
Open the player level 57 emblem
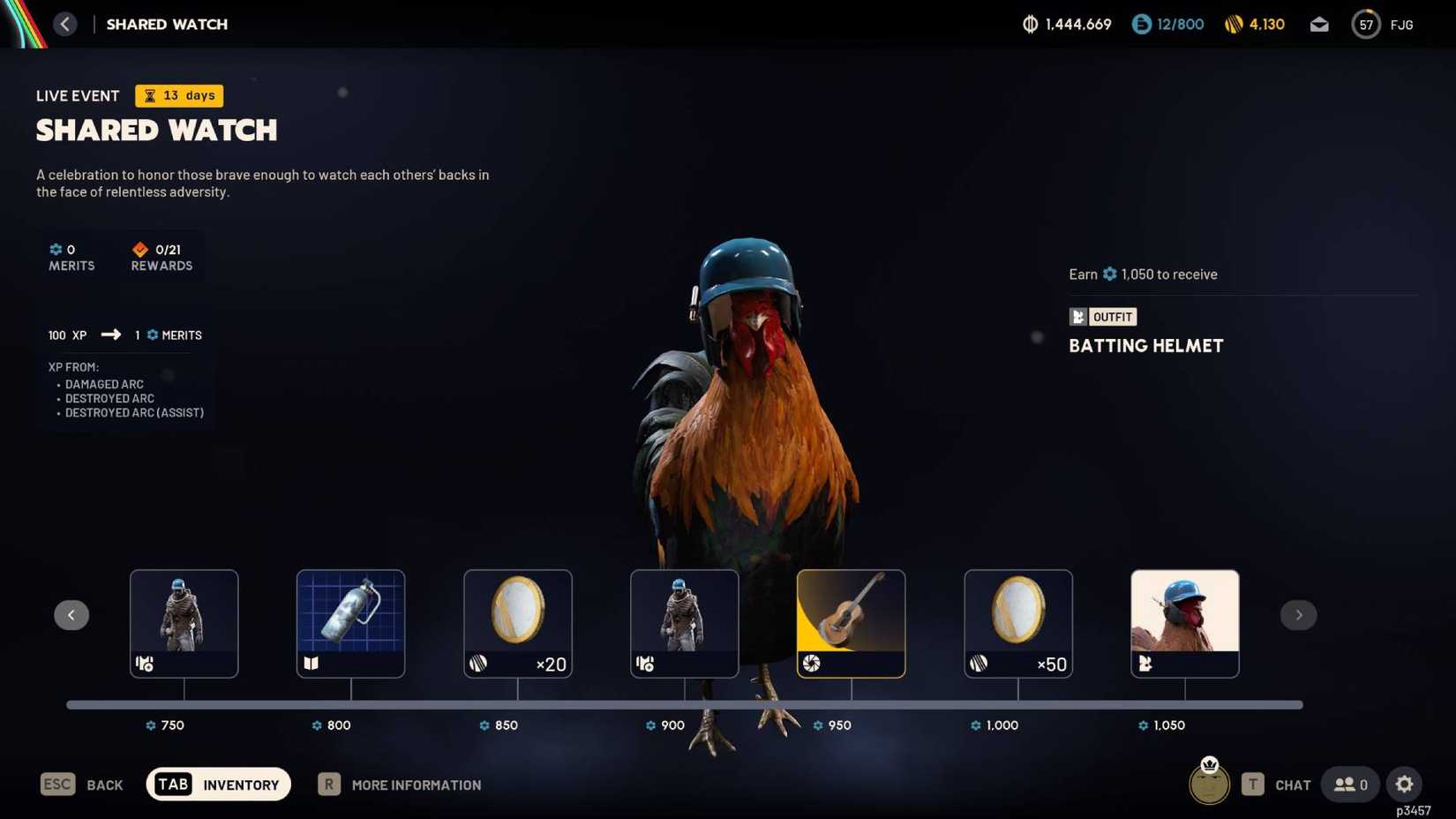pyautogui.click(x=1365, y=25)
